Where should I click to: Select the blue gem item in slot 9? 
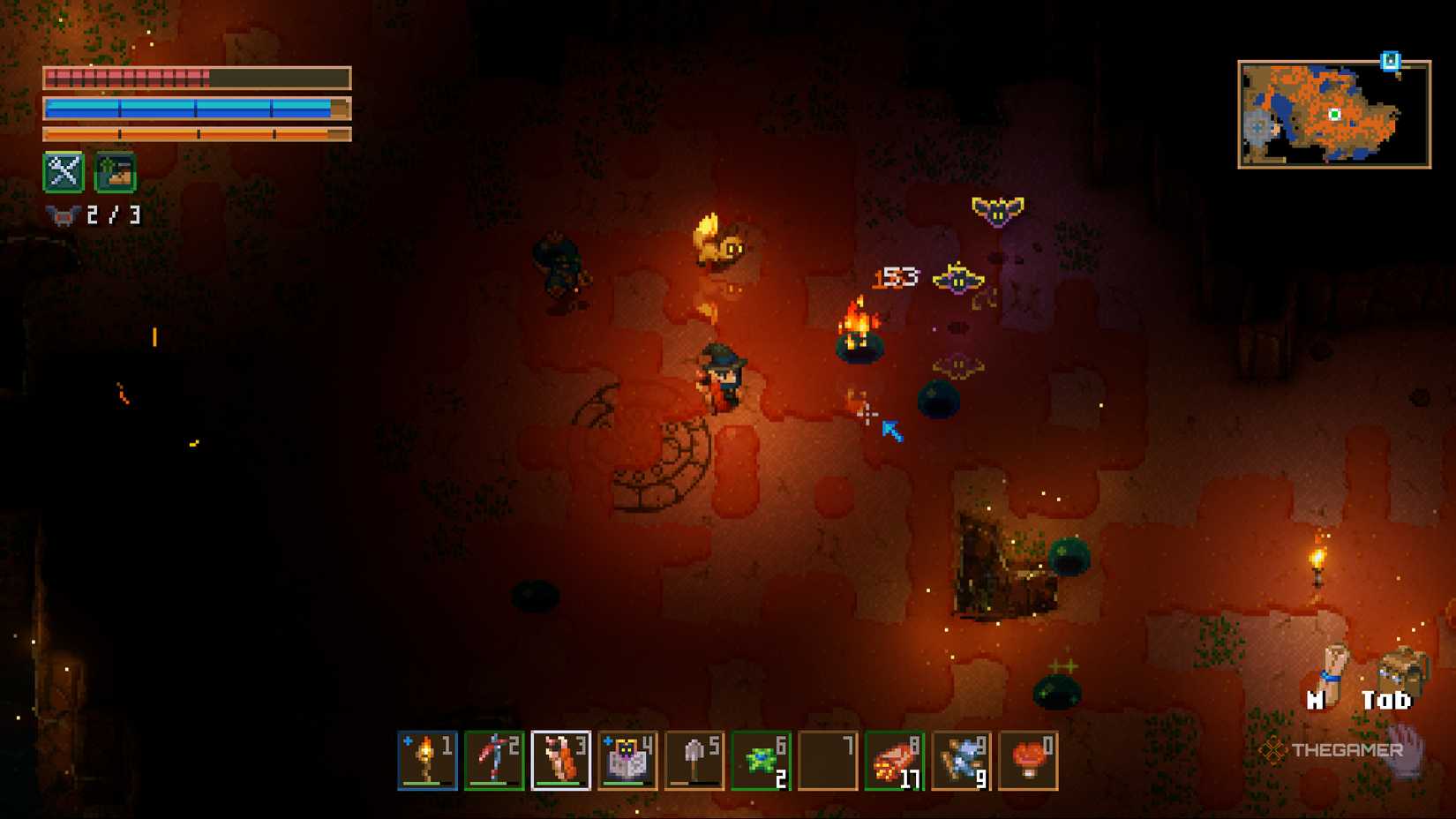[960, 761]
